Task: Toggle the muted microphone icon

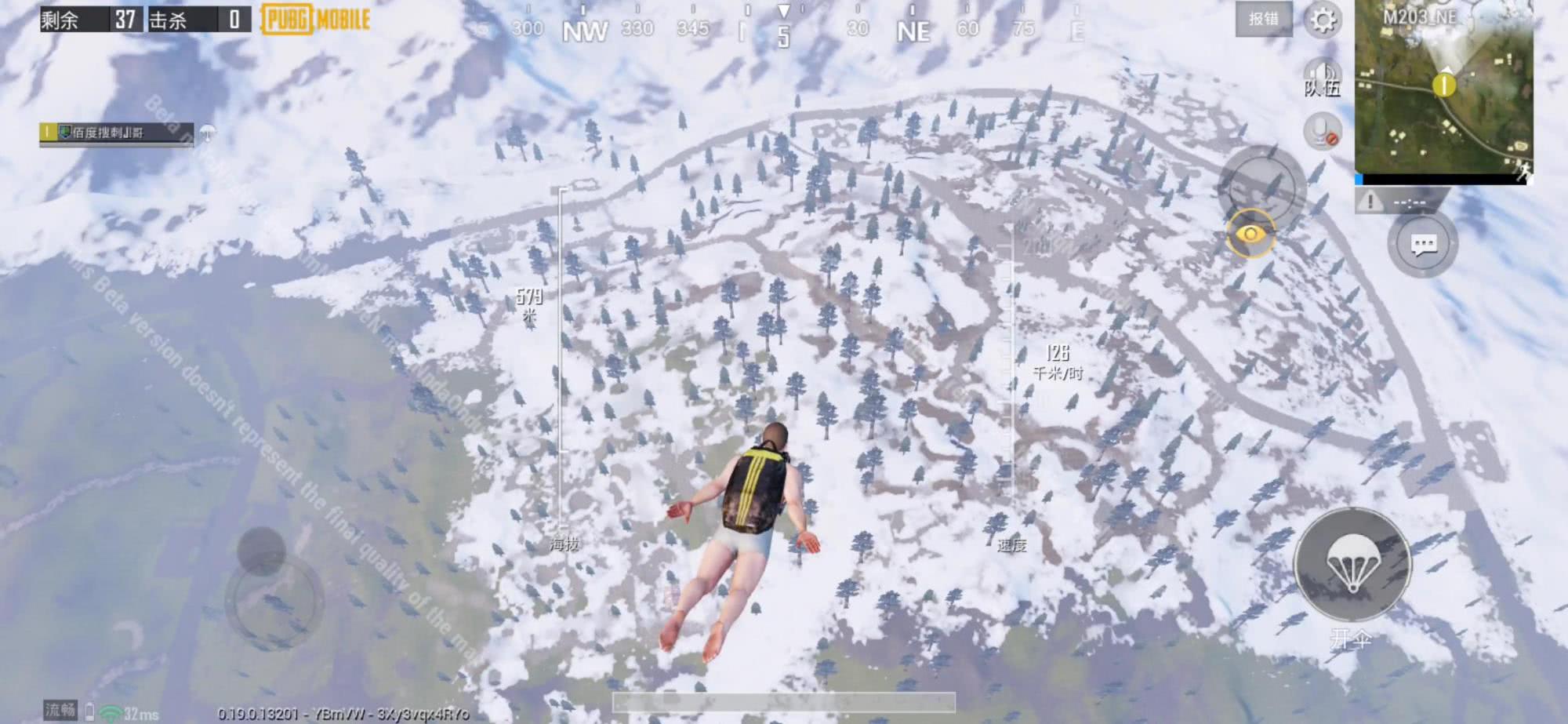Action: [1322, 131]
